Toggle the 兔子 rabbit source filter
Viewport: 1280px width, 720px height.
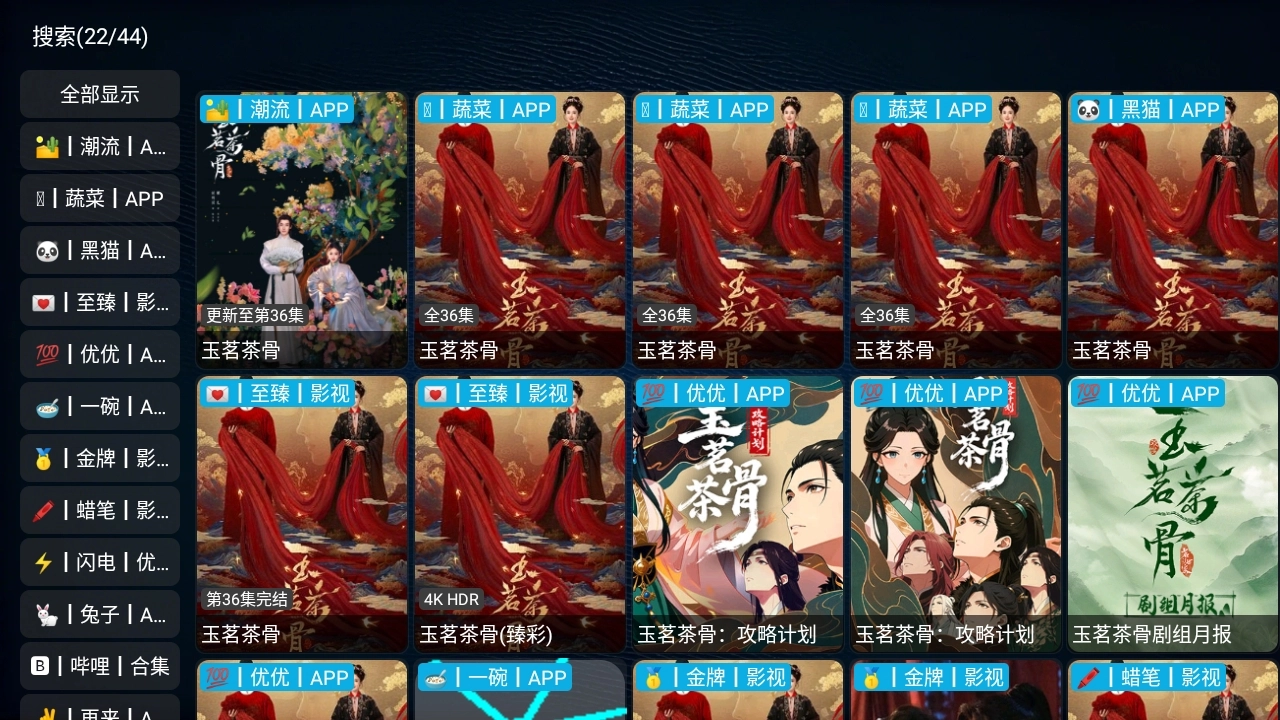point(99,614)
